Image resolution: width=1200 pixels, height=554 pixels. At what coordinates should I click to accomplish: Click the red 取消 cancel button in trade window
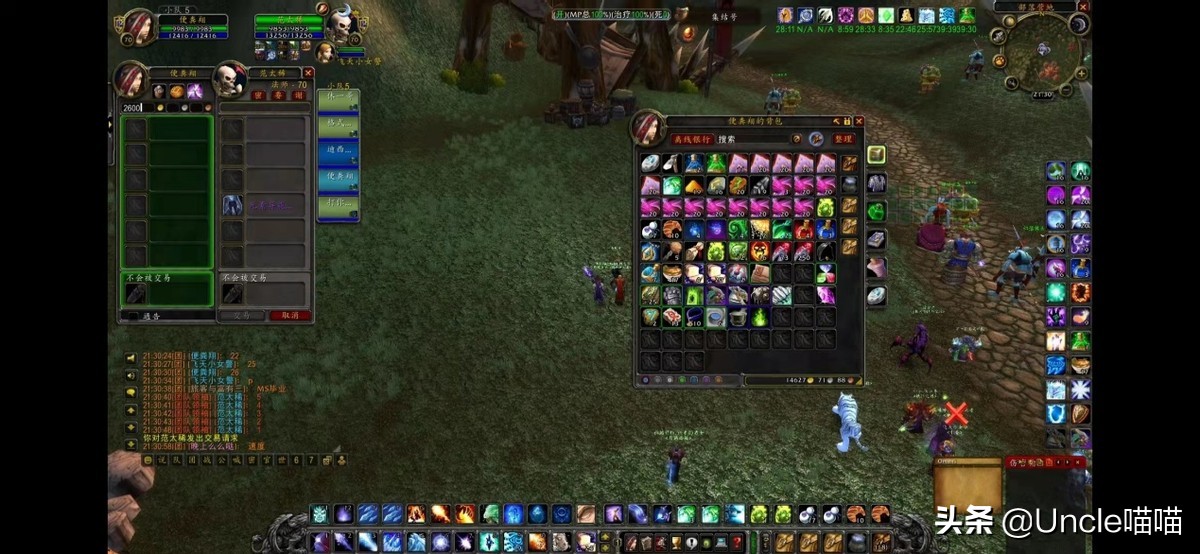click(290, 315)
